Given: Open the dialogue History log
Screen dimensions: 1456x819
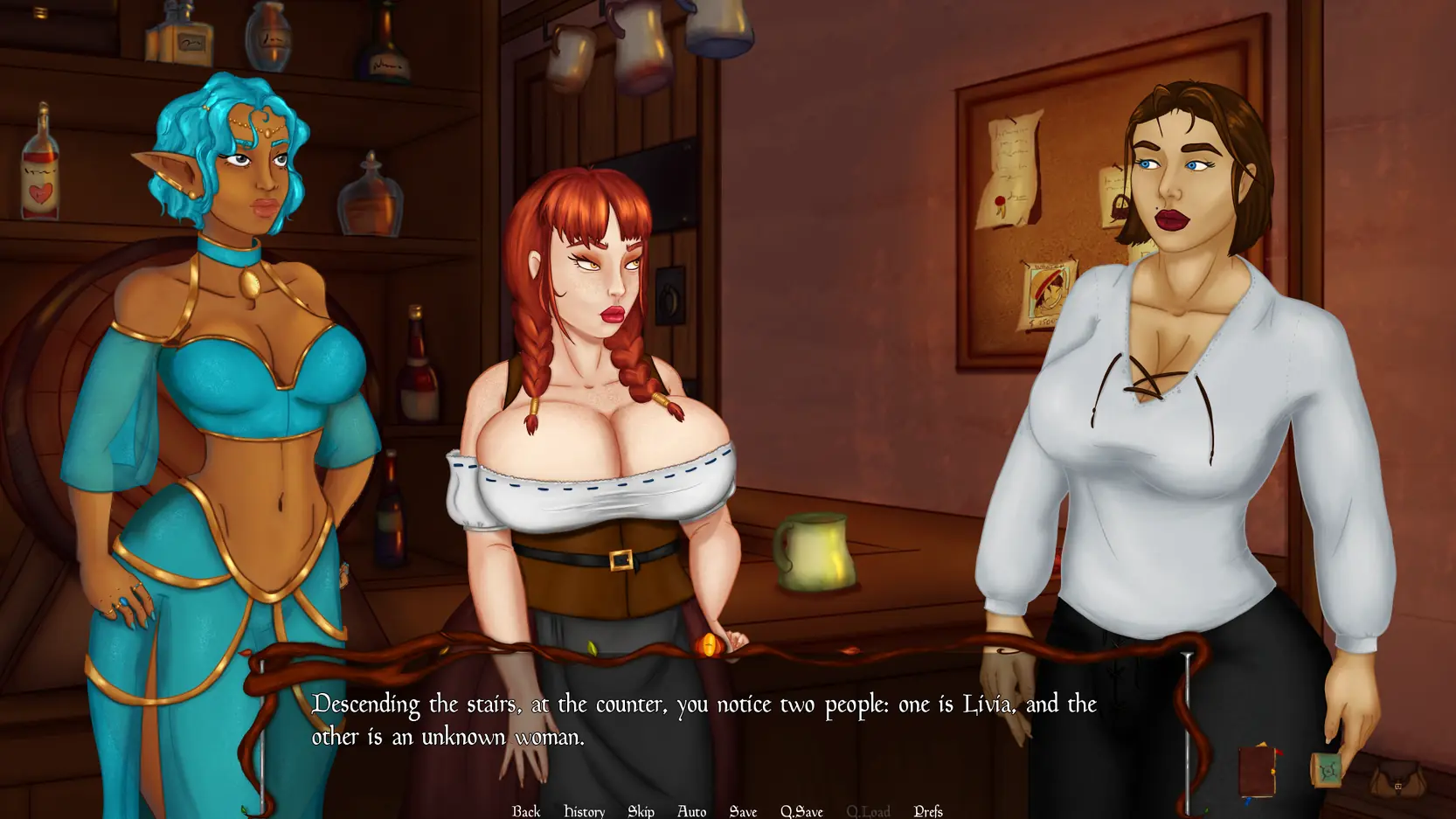Looking at the screenshot, I should coord(584,810).
